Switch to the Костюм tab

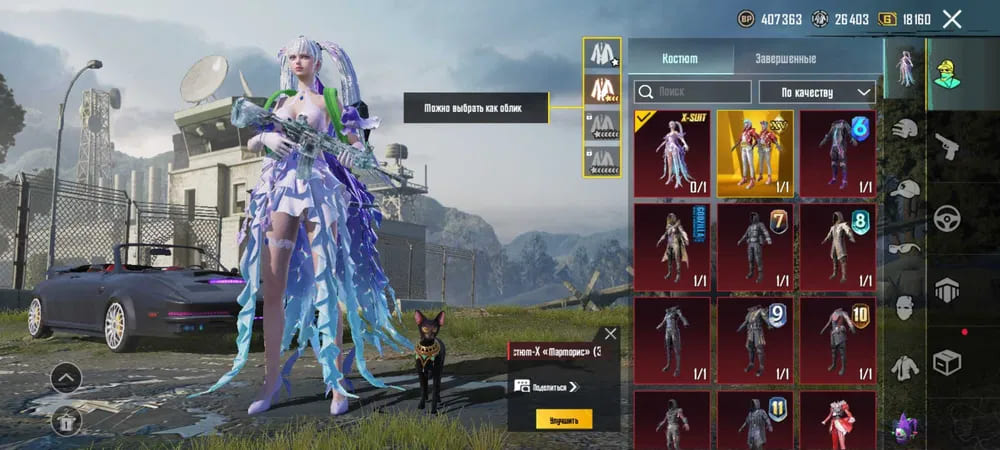(x=682, y=59)
